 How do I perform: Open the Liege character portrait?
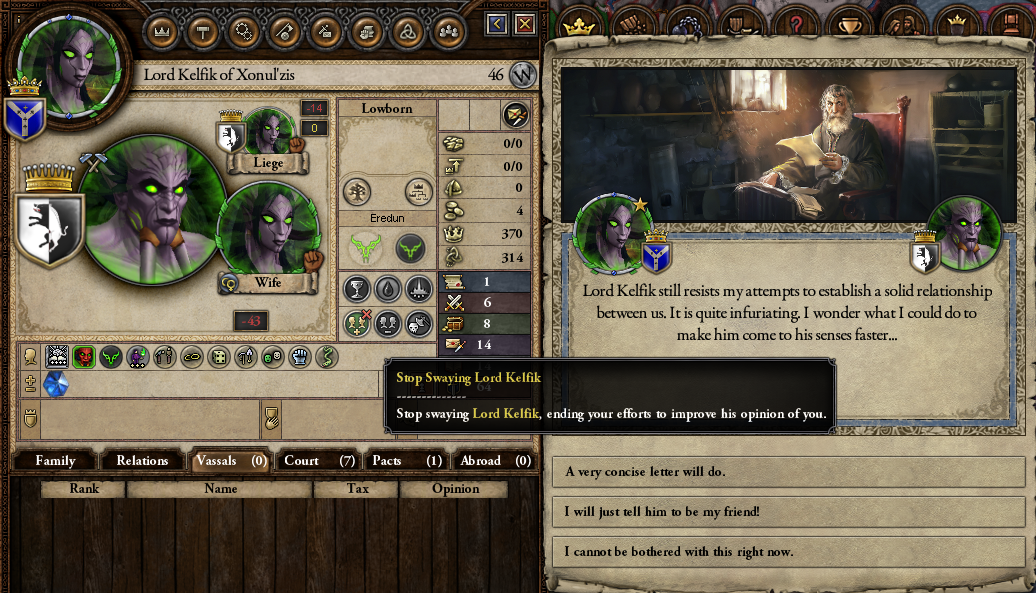pyautogui.click(x=269, y=131)
